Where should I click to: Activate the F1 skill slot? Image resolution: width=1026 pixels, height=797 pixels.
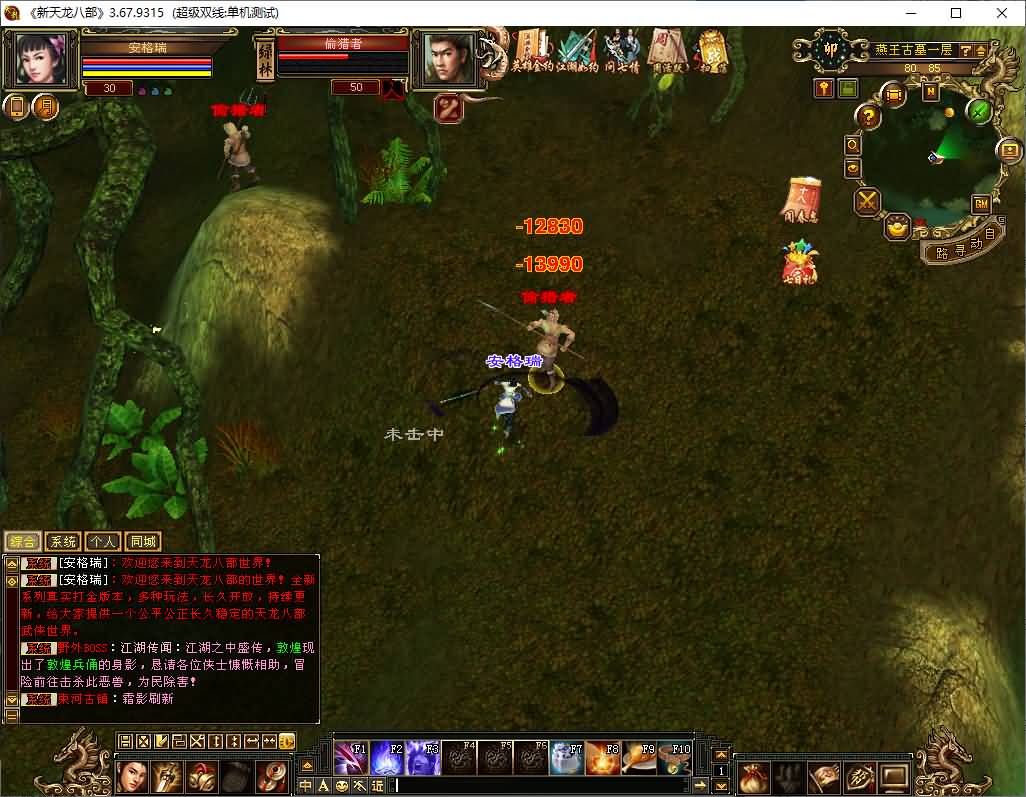(351, 758)
